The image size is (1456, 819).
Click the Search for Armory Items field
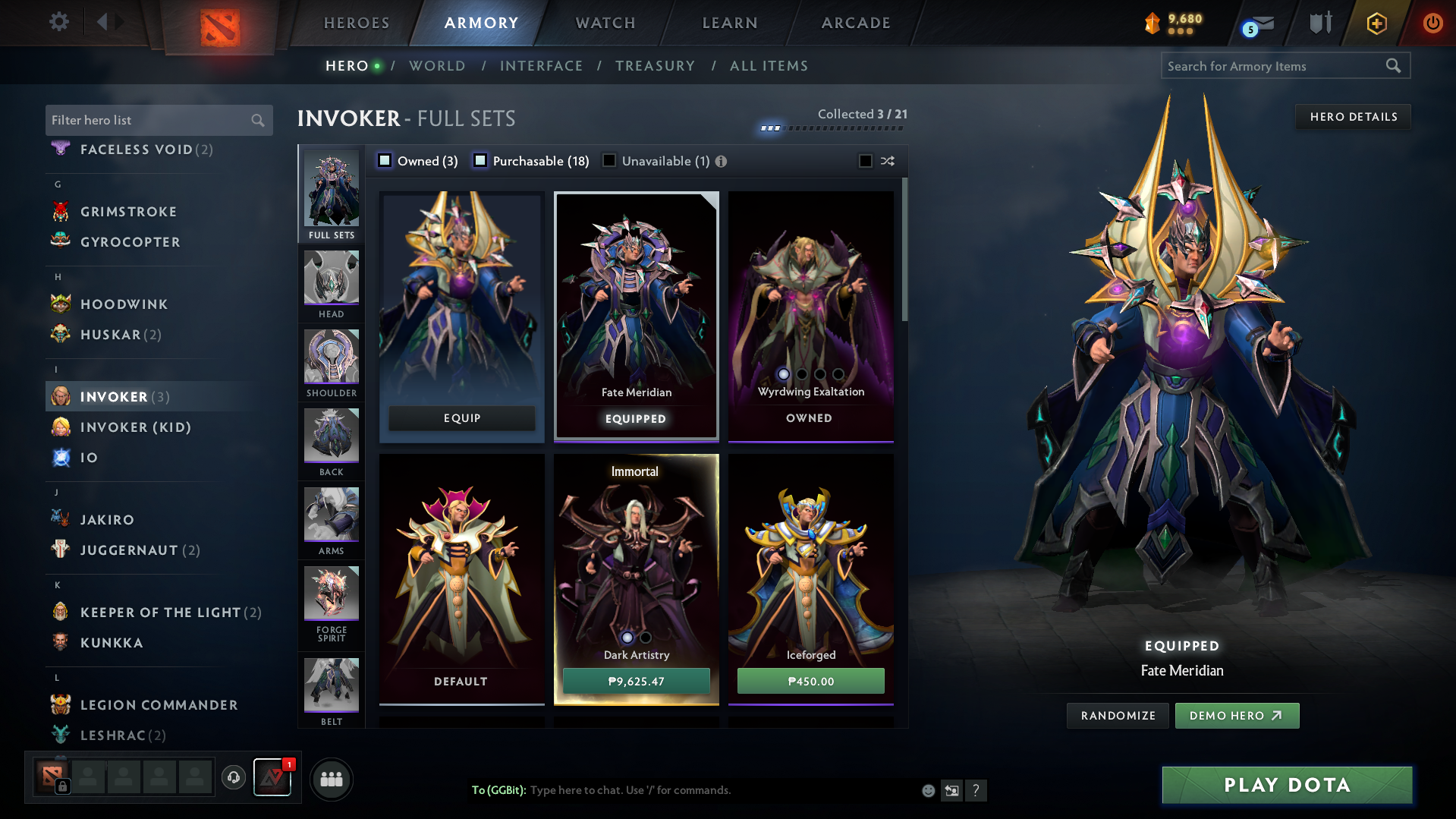[1275, 66]
